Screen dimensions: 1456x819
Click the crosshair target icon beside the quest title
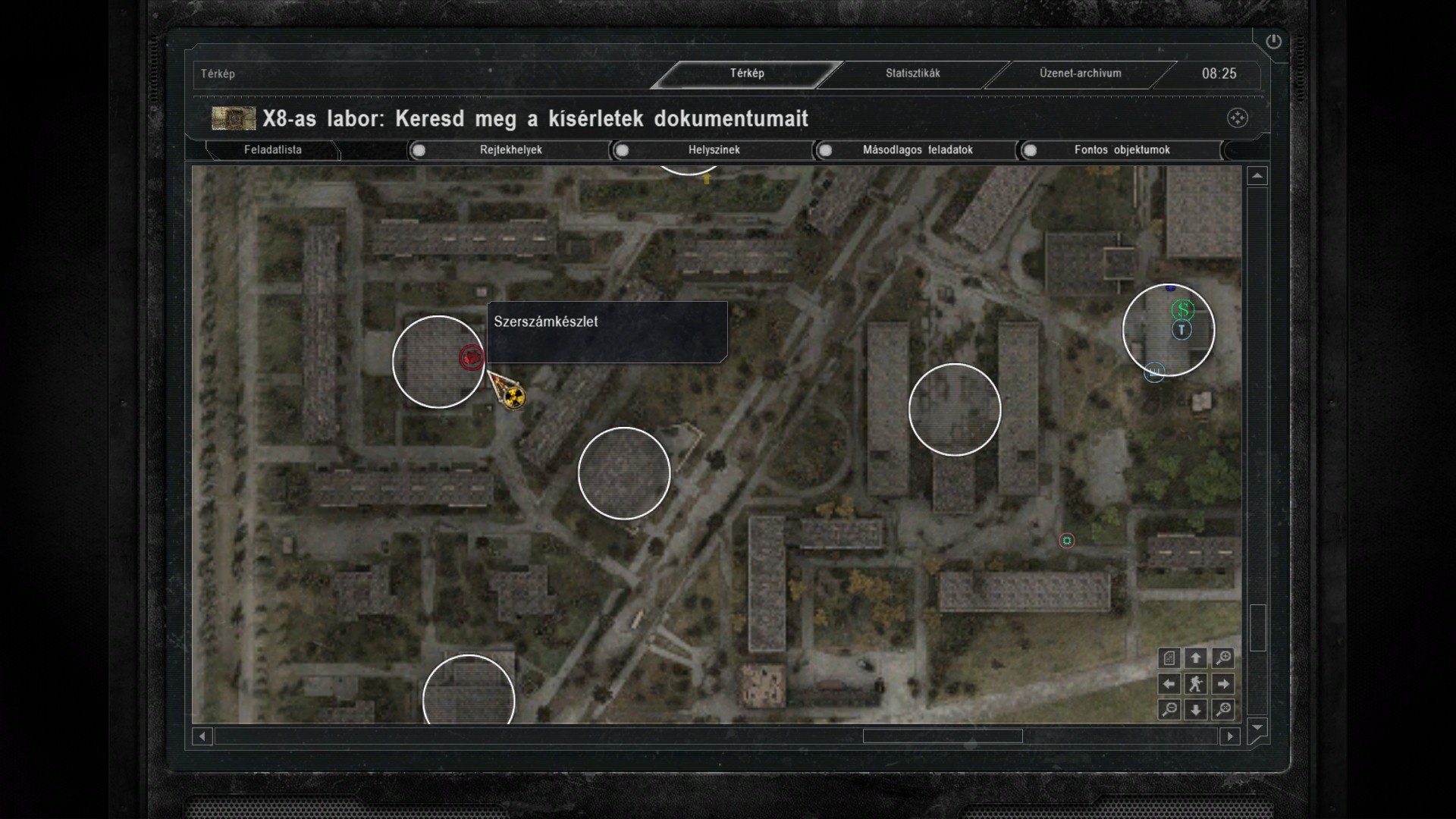pos(1237,118)
